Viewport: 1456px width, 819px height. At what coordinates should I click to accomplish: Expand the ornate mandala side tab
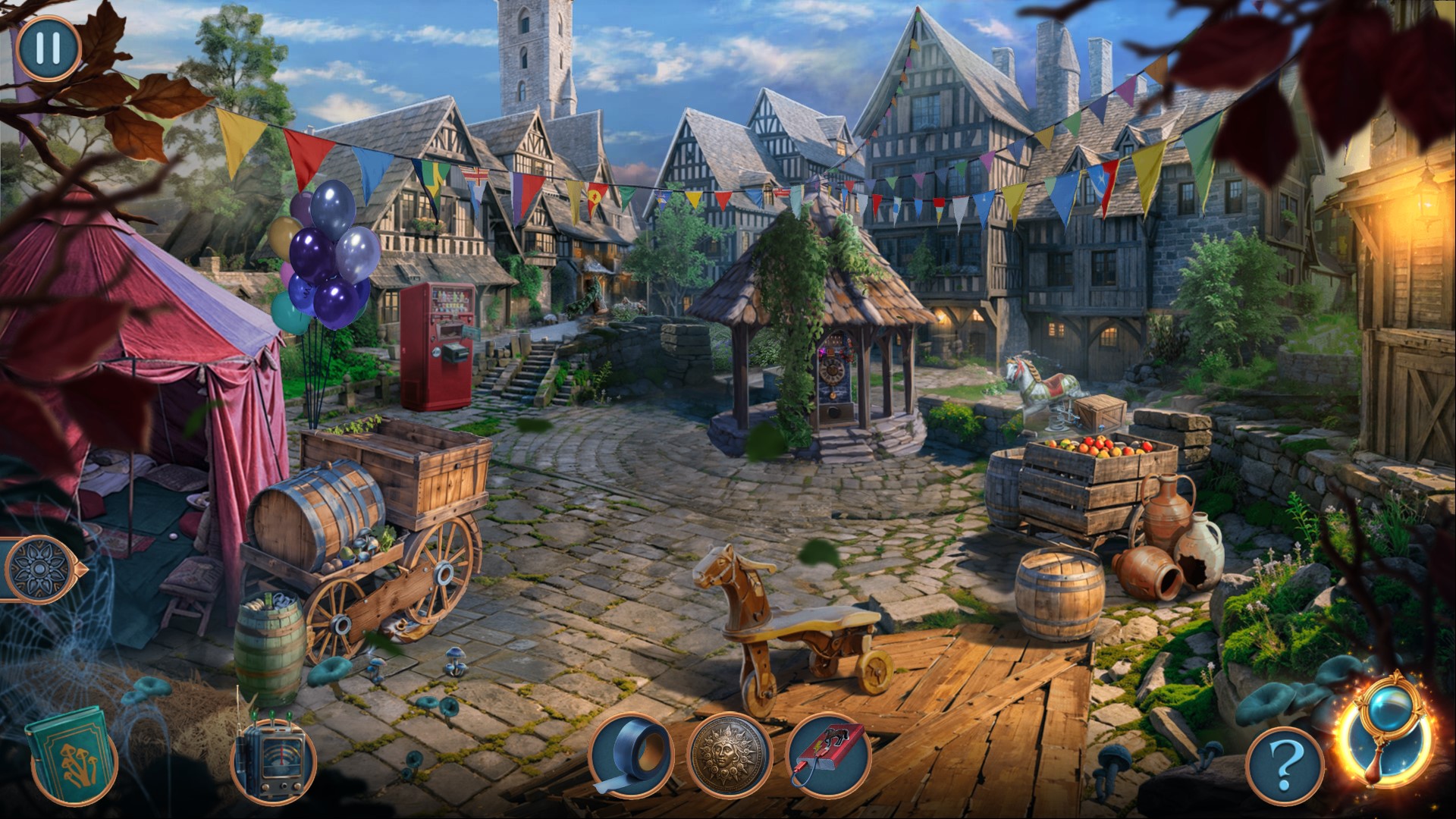pyautogui.click(x=38, y=568)
